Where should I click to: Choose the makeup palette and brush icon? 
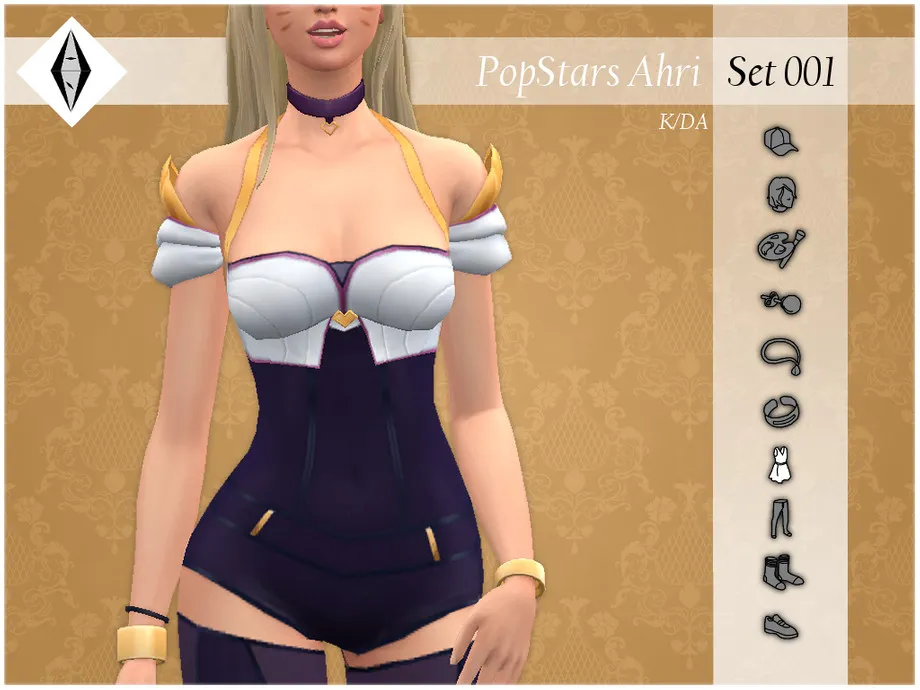(x=780, y=247)
